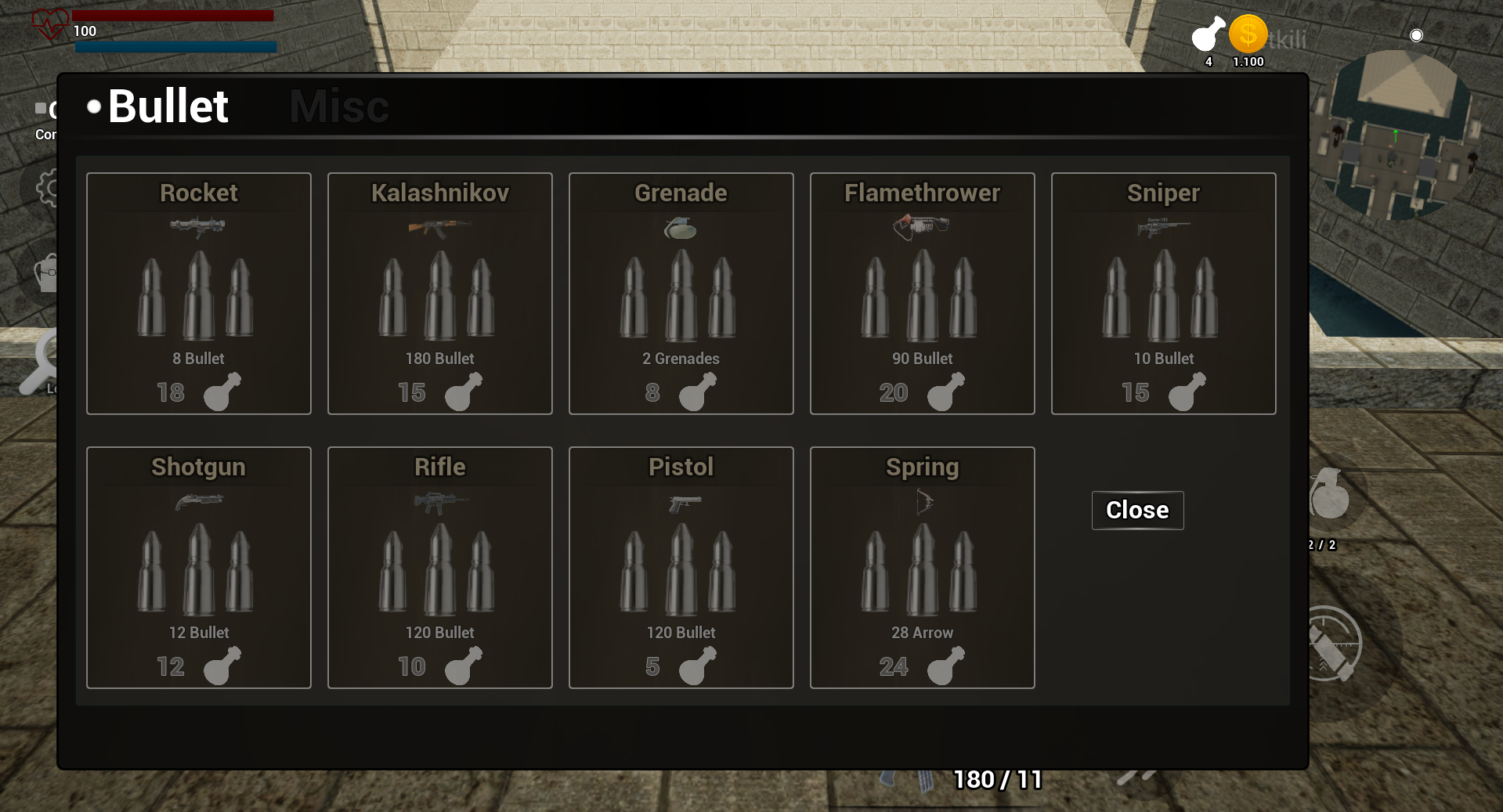Click the magnifying glass icon
The image size is (1503, 812).
(x=41, y=362)
